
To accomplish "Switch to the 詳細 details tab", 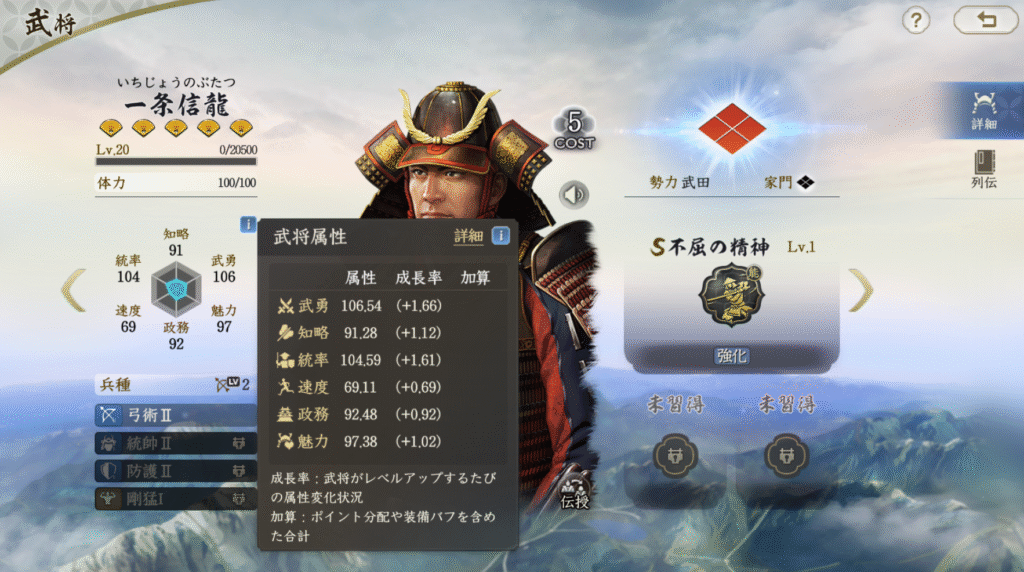I will (983, 110).
